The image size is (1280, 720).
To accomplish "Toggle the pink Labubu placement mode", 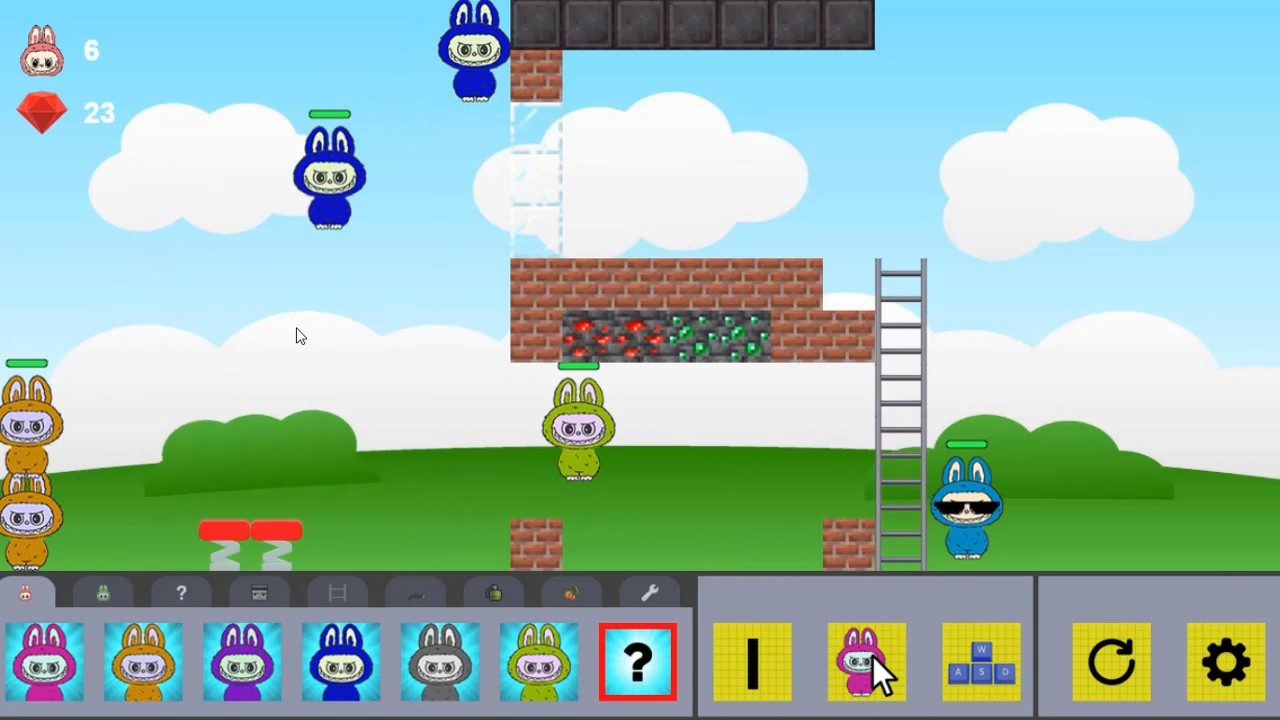I will tap(866, 661).
